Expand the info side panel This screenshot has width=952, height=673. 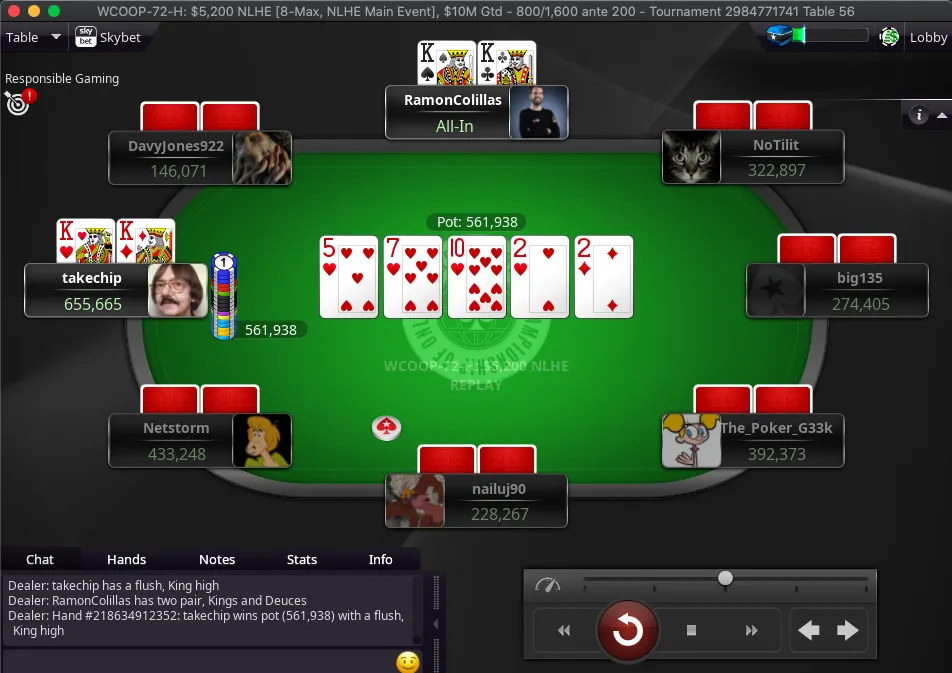(920, 115)
